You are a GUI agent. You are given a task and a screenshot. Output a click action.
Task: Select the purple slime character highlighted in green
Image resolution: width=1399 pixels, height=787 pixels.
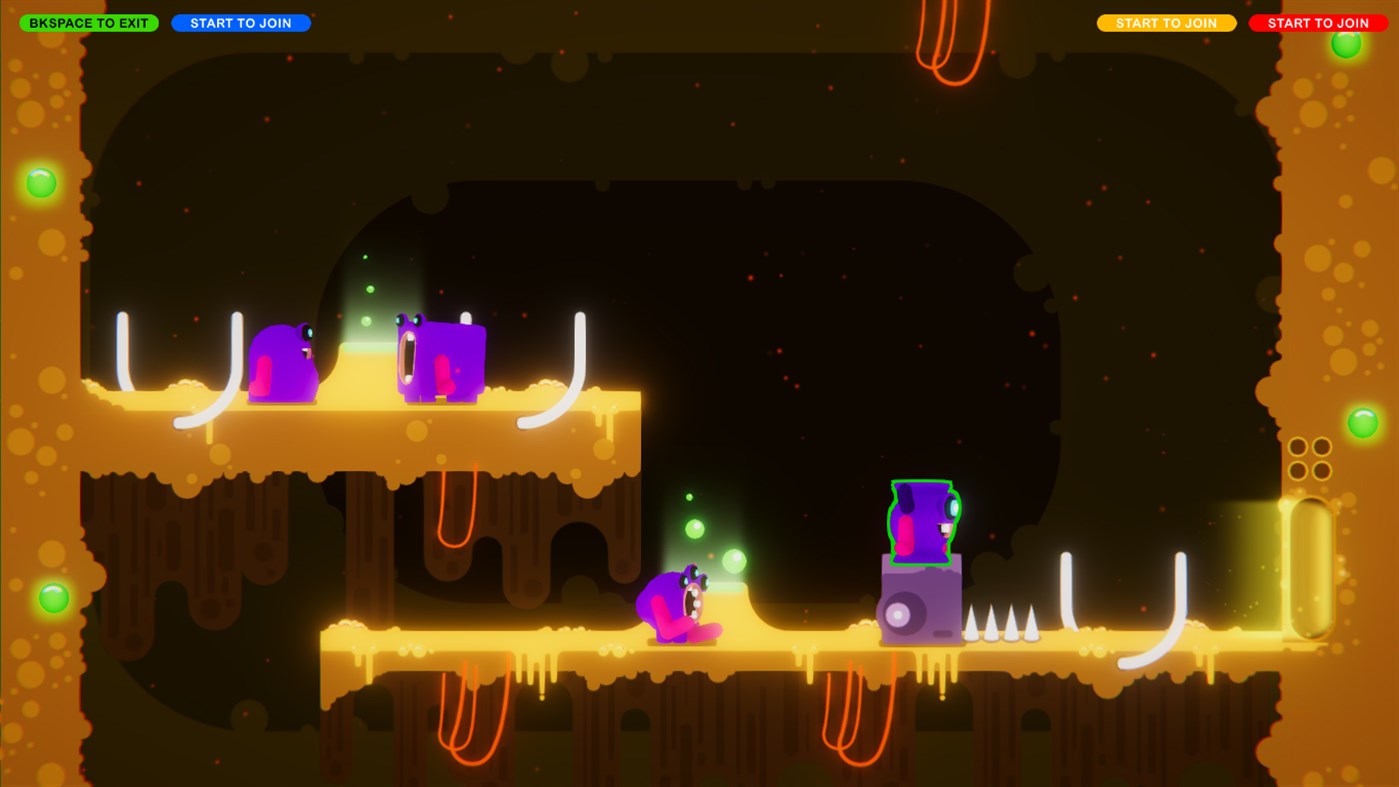pyautogui.click(x=920, y=520)
